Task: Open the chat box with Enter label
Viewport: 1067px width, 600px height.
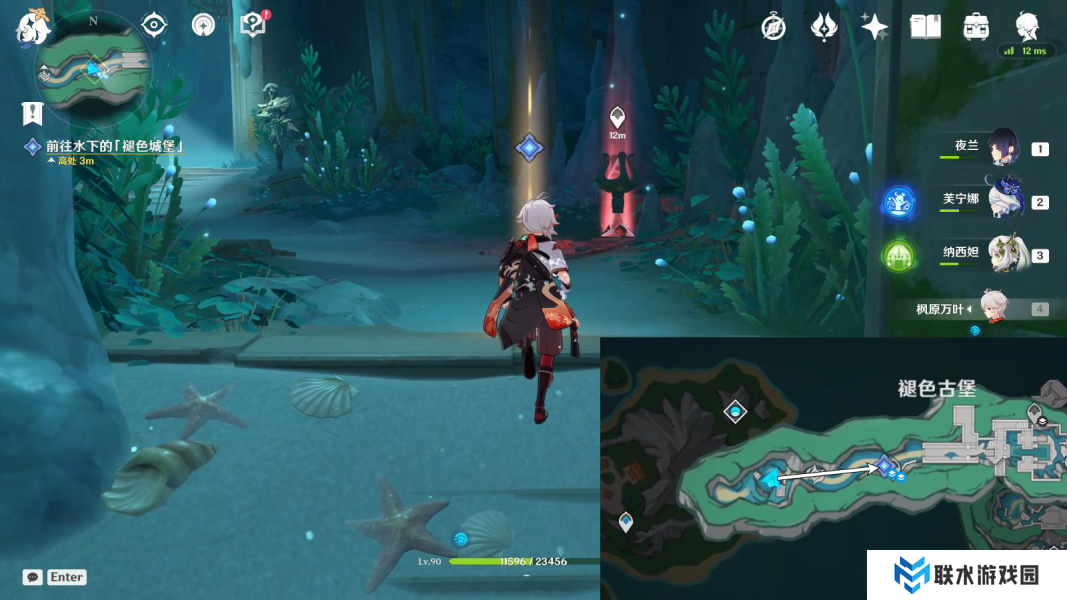Action: coord(55,577)
